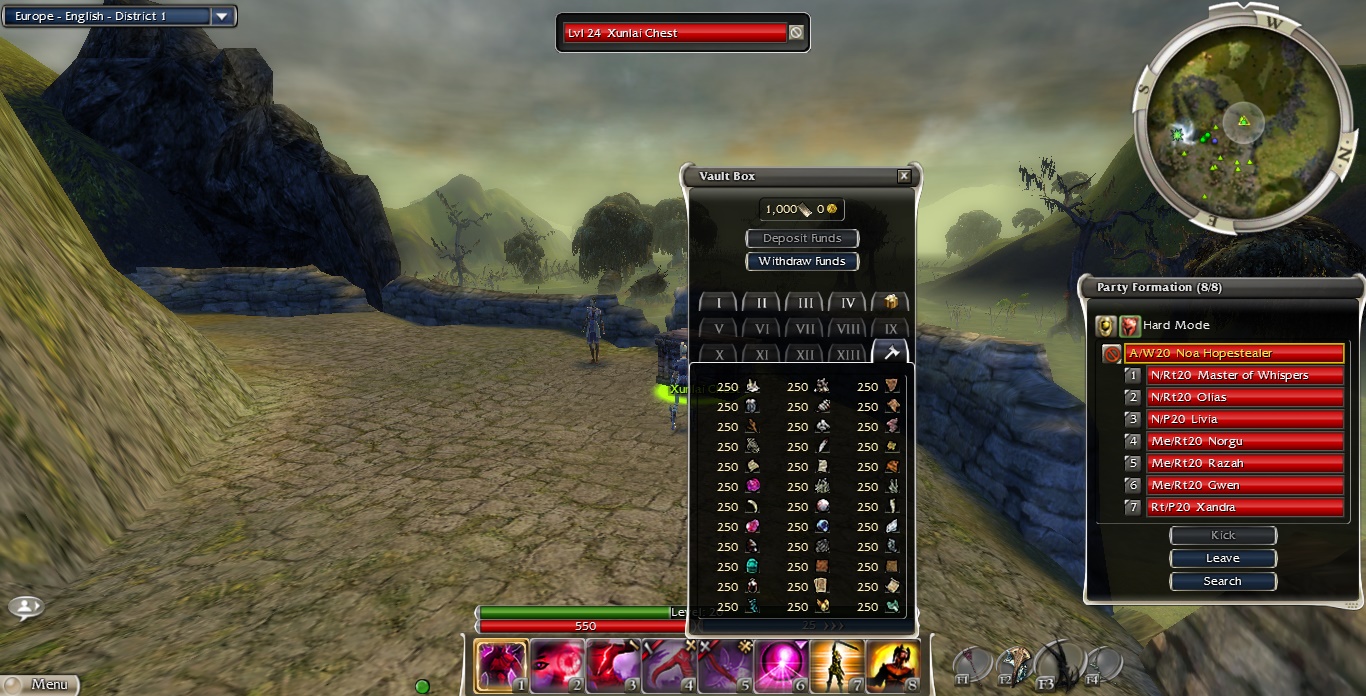Click the Withdraw Funds button
The height and width of the screenshot is (696, 1366).
click(x=802, y=261)
